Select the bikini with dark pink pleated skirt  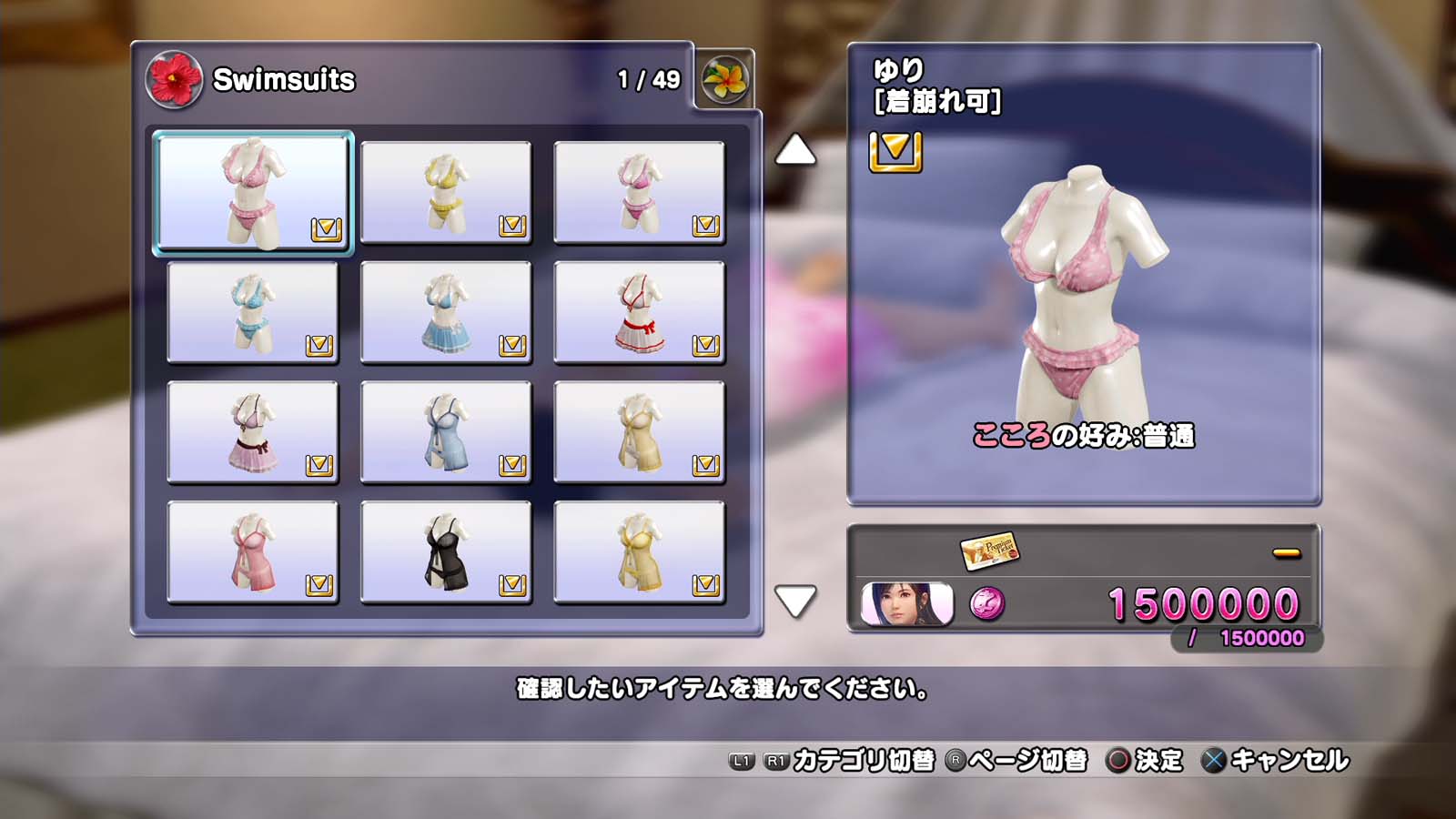tap(253, 432)
